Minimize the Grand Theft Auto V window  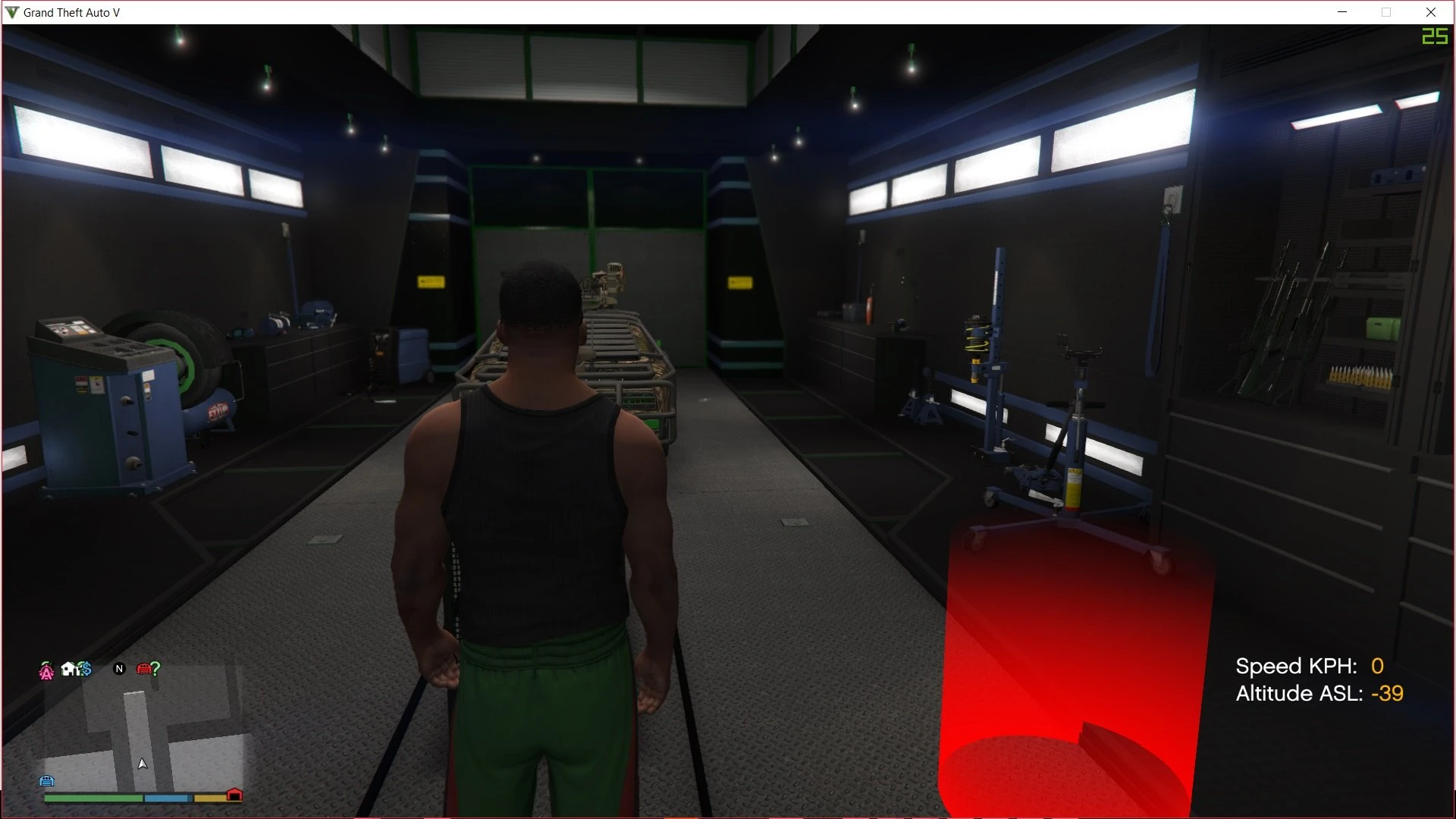(1343, 12)
